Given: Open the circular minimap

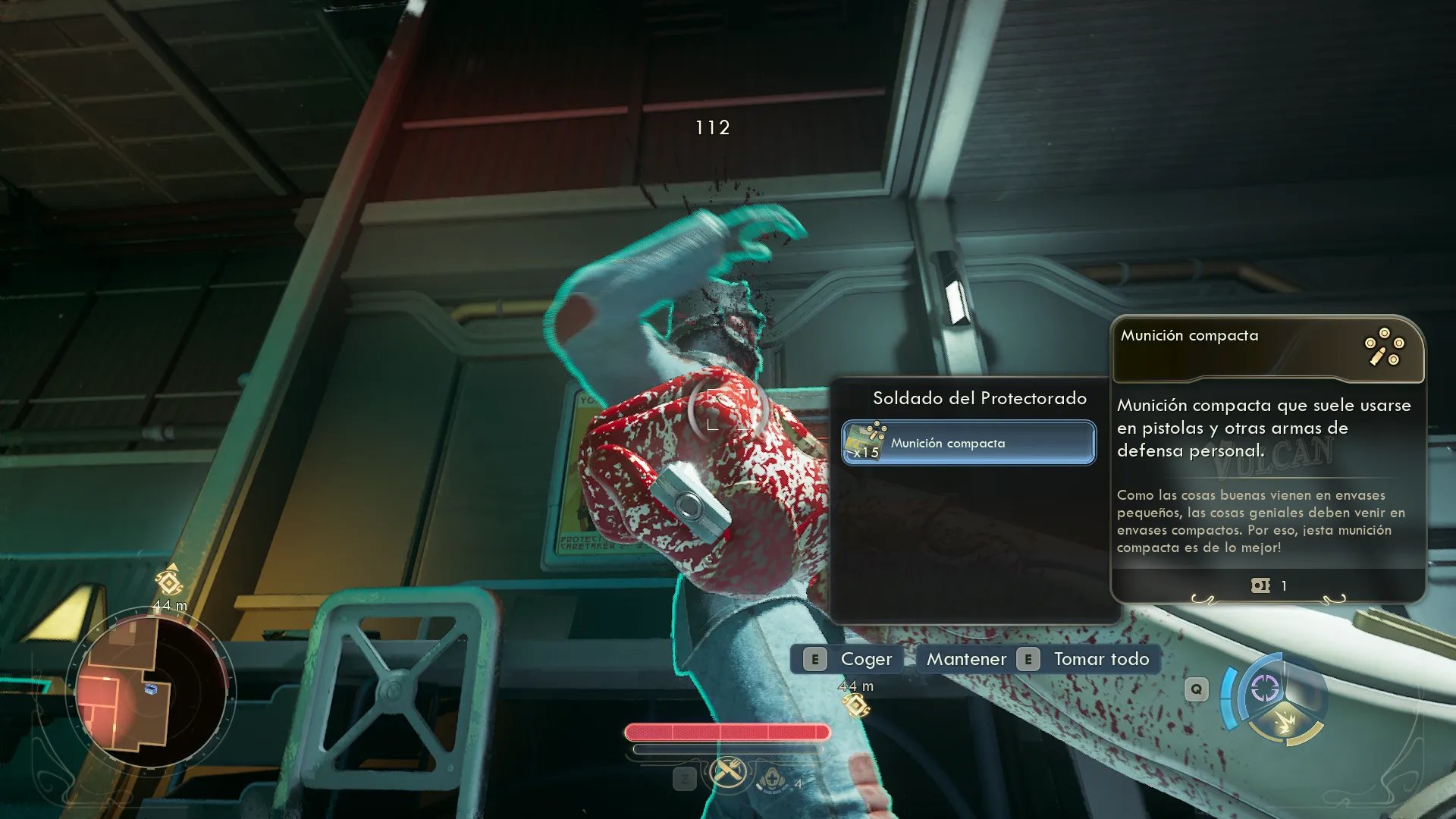Looking at the screenshot, I should [x=151, y=691].
